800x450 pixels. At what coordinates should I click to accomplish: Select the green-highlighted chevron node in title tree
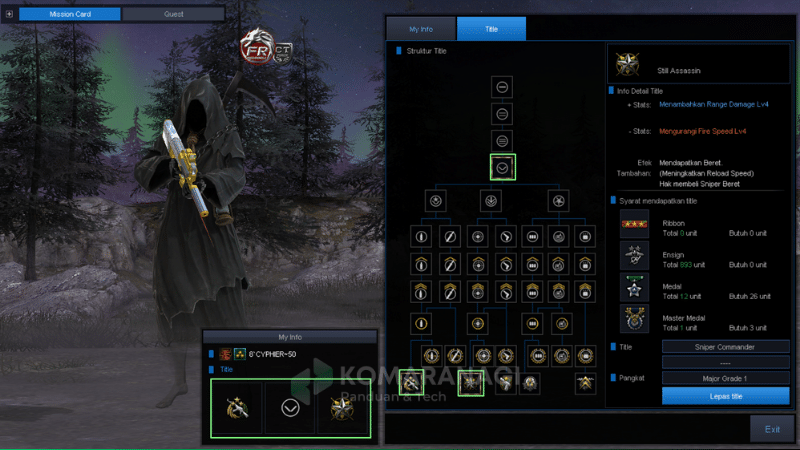(504, 166)
